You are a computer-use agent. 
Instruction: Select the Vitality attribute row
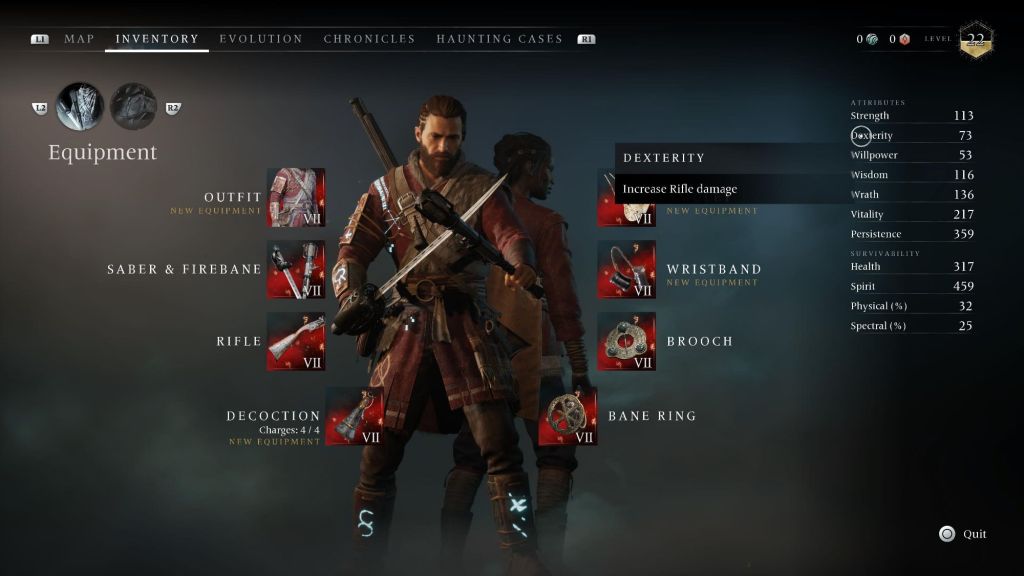[911, 214]
